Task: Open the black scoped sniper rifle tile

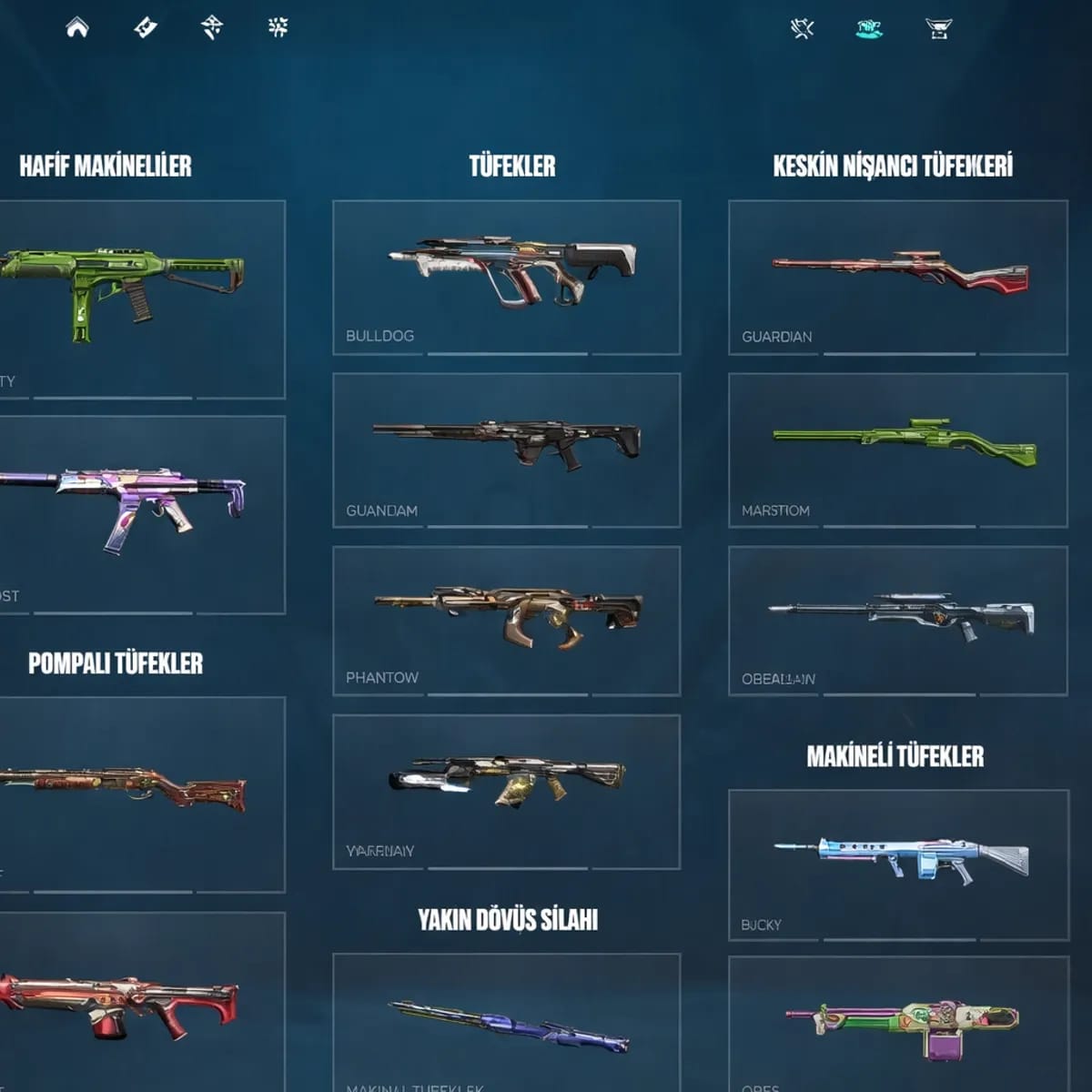Action: (x=897, y=621)
